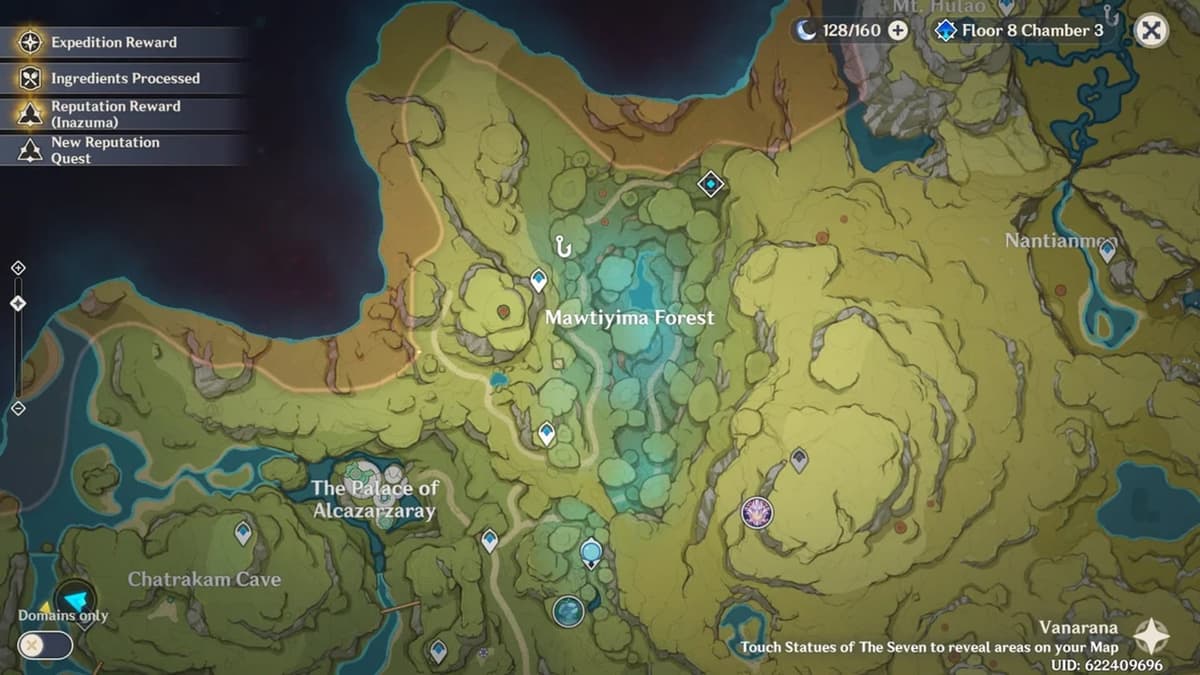Select the waypoint near Nantianmen
The image size is (1200, 675).
click(x=1107, y=251)
